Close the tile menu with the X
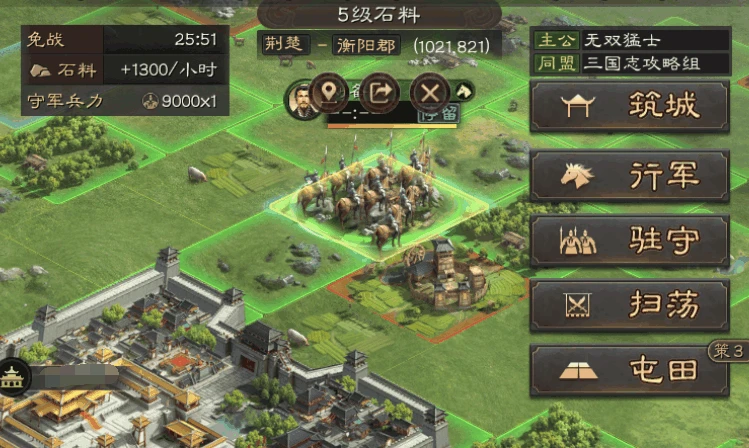Viewport: 749px width, 448px height. [430, 93]
